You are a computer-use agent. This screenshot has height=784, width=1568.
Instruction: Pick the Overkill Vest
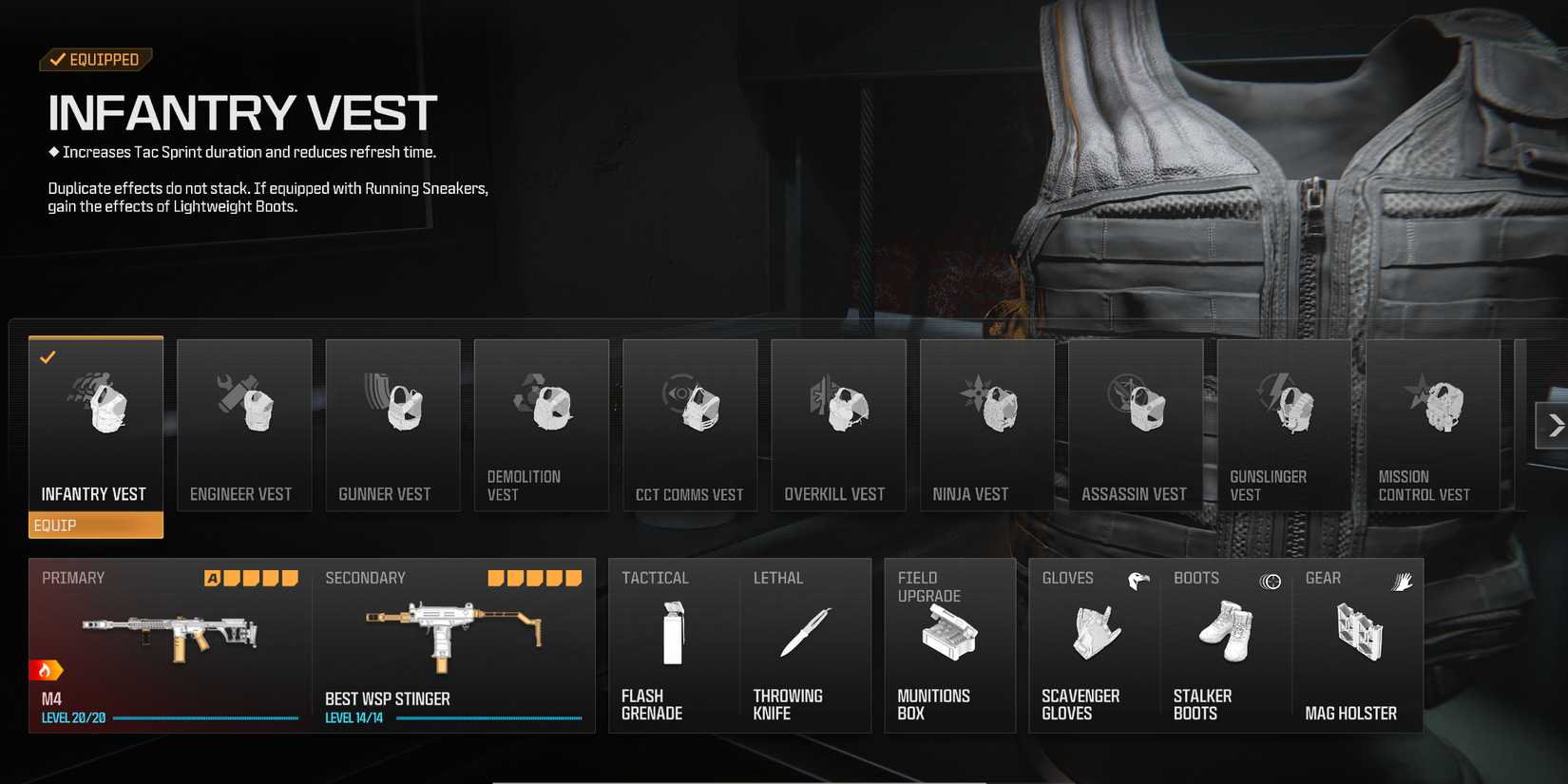838,425
